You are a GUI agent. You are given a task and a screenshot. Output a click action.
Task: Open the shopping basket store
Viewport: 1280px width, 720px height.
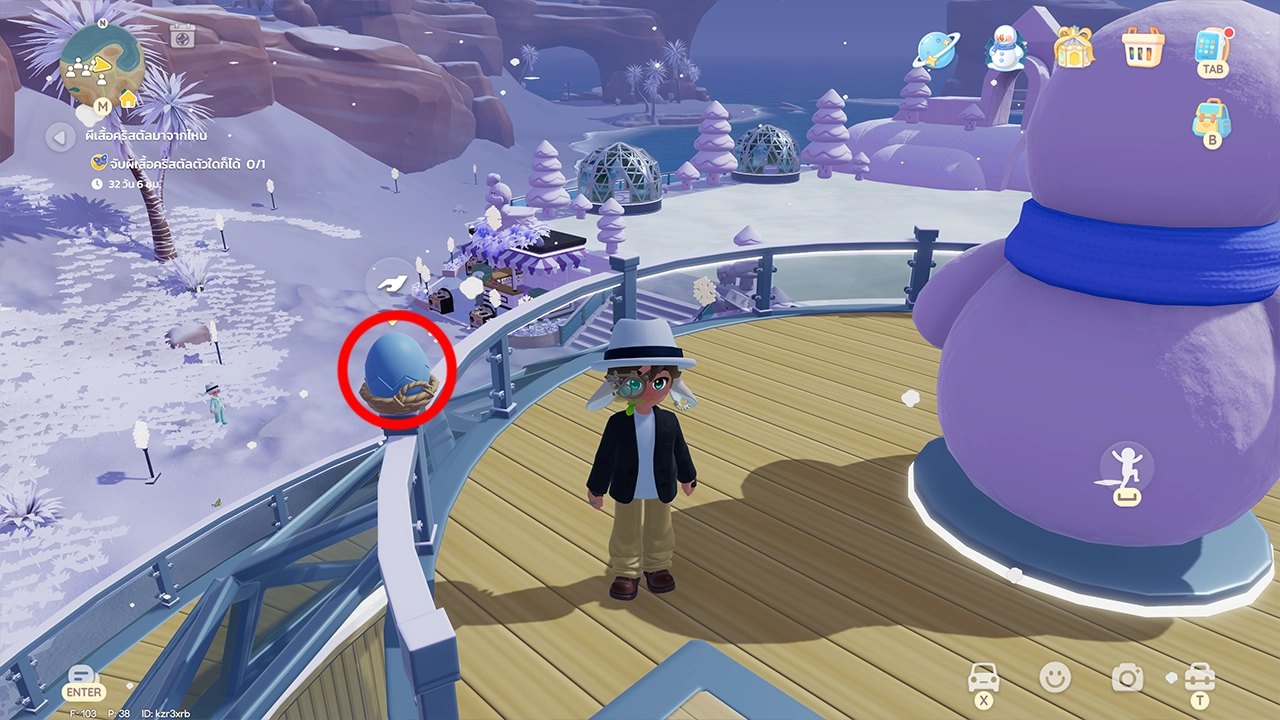pos(1140,48)
